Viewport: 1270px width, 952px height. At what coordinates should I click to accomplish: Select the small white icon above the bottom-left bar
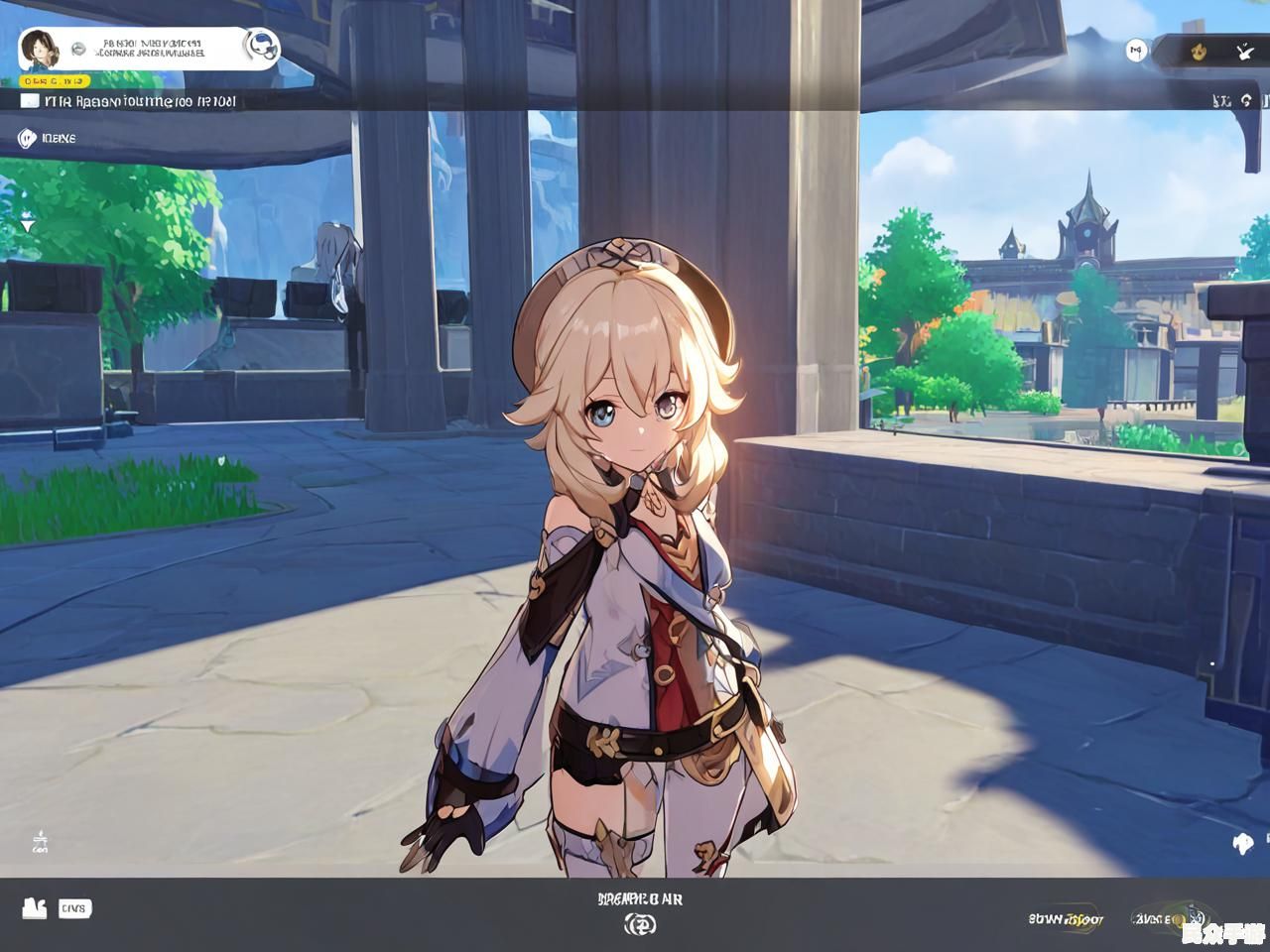[41, 842]
